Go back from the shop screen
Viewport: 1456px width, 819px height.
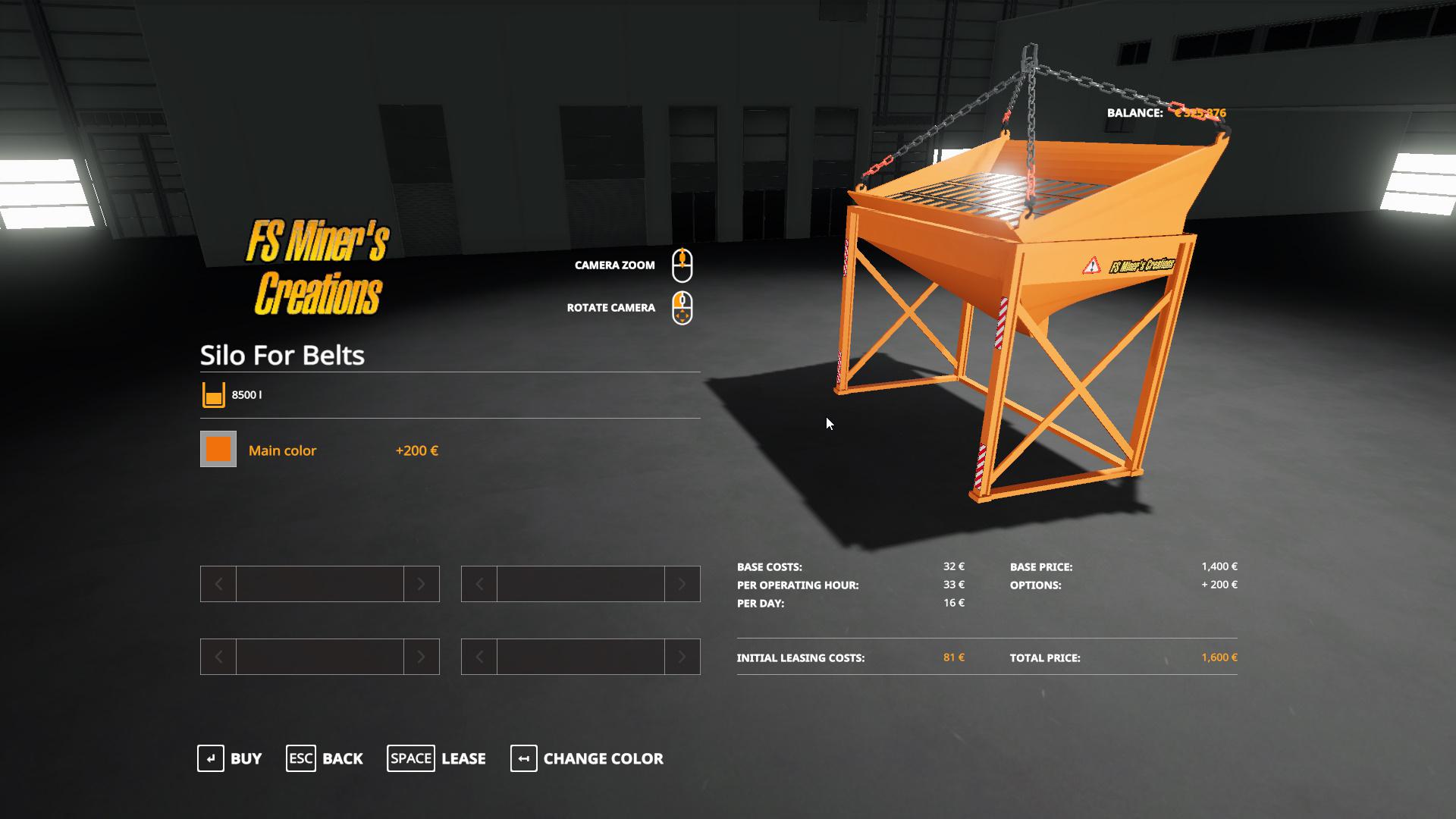click(325, 758)
